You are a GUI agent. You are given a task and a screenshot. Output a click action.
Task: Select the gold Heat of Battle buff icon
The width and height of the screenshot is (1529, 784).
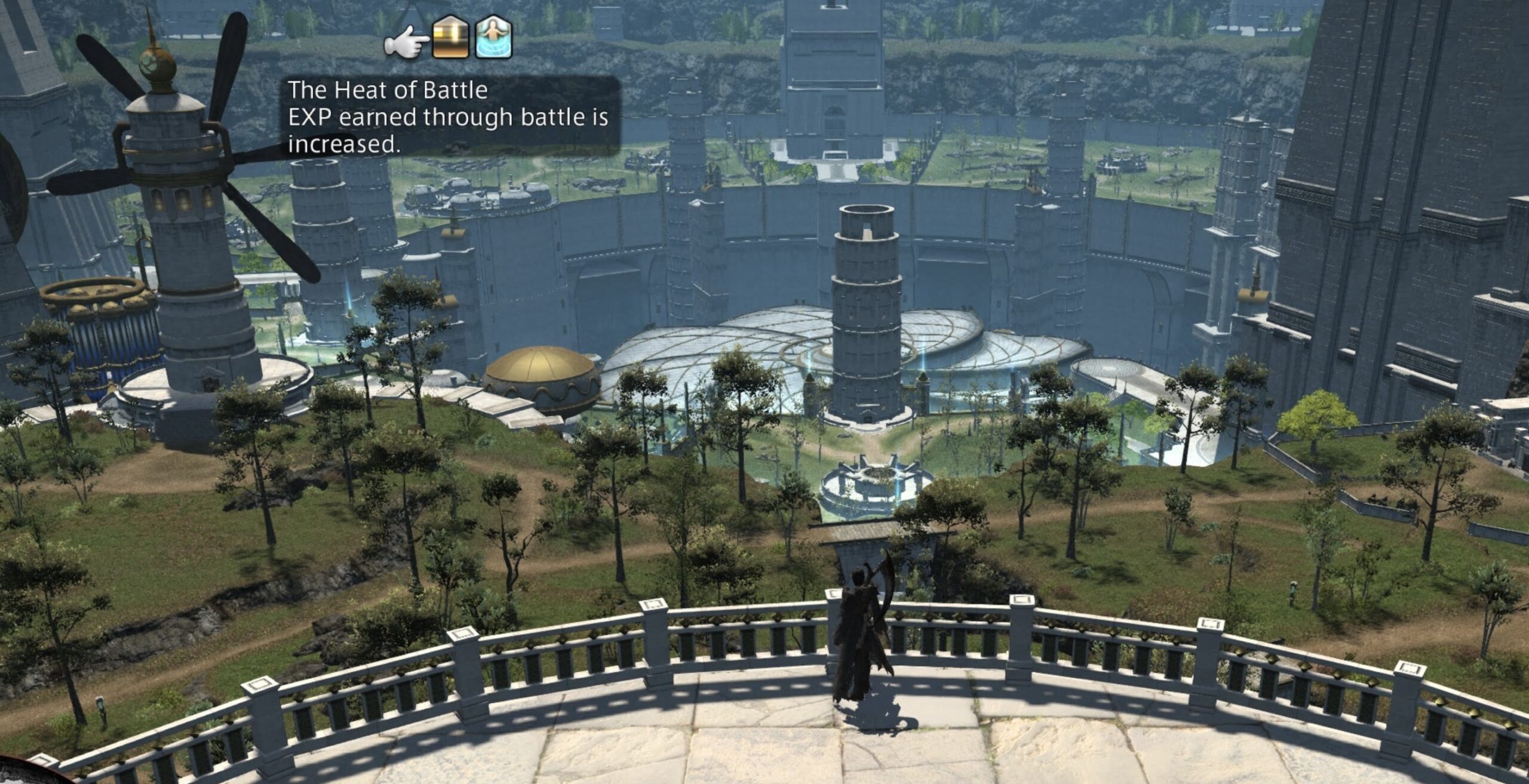[451, 38]
